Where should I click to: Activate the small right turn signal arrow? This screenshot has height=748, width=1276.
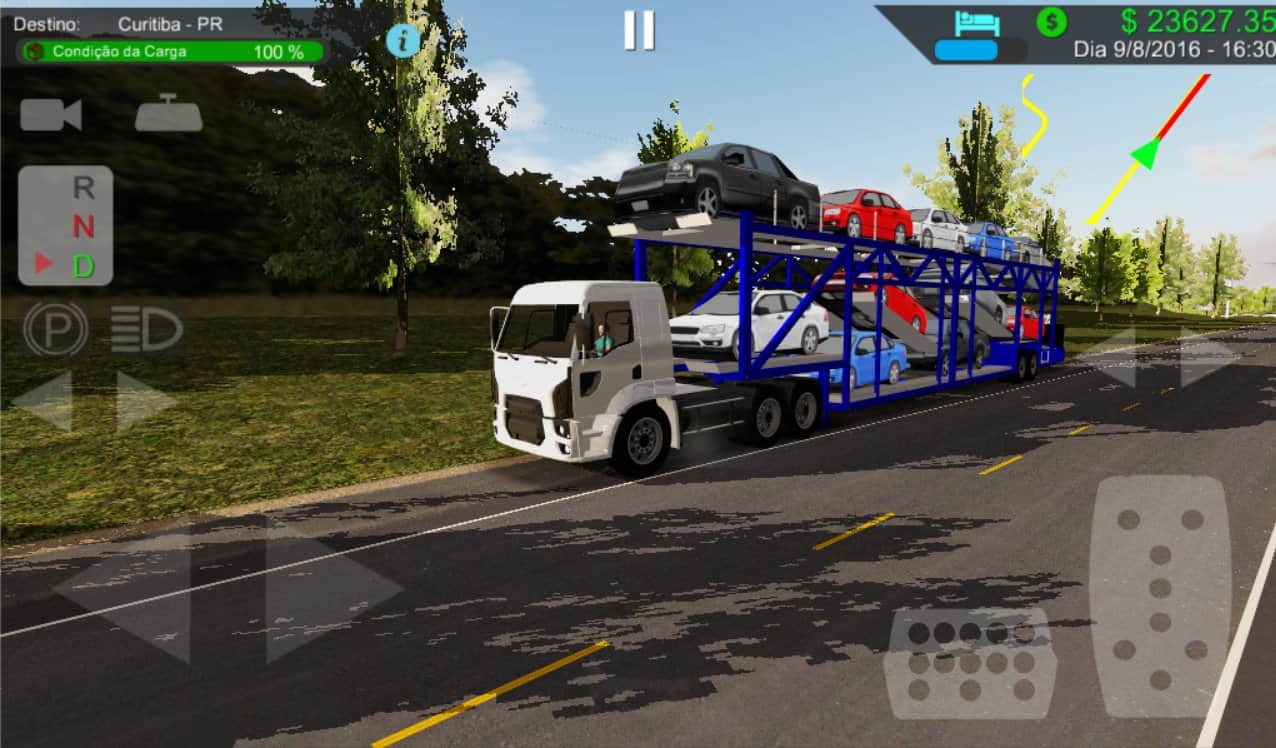(145, 401)
